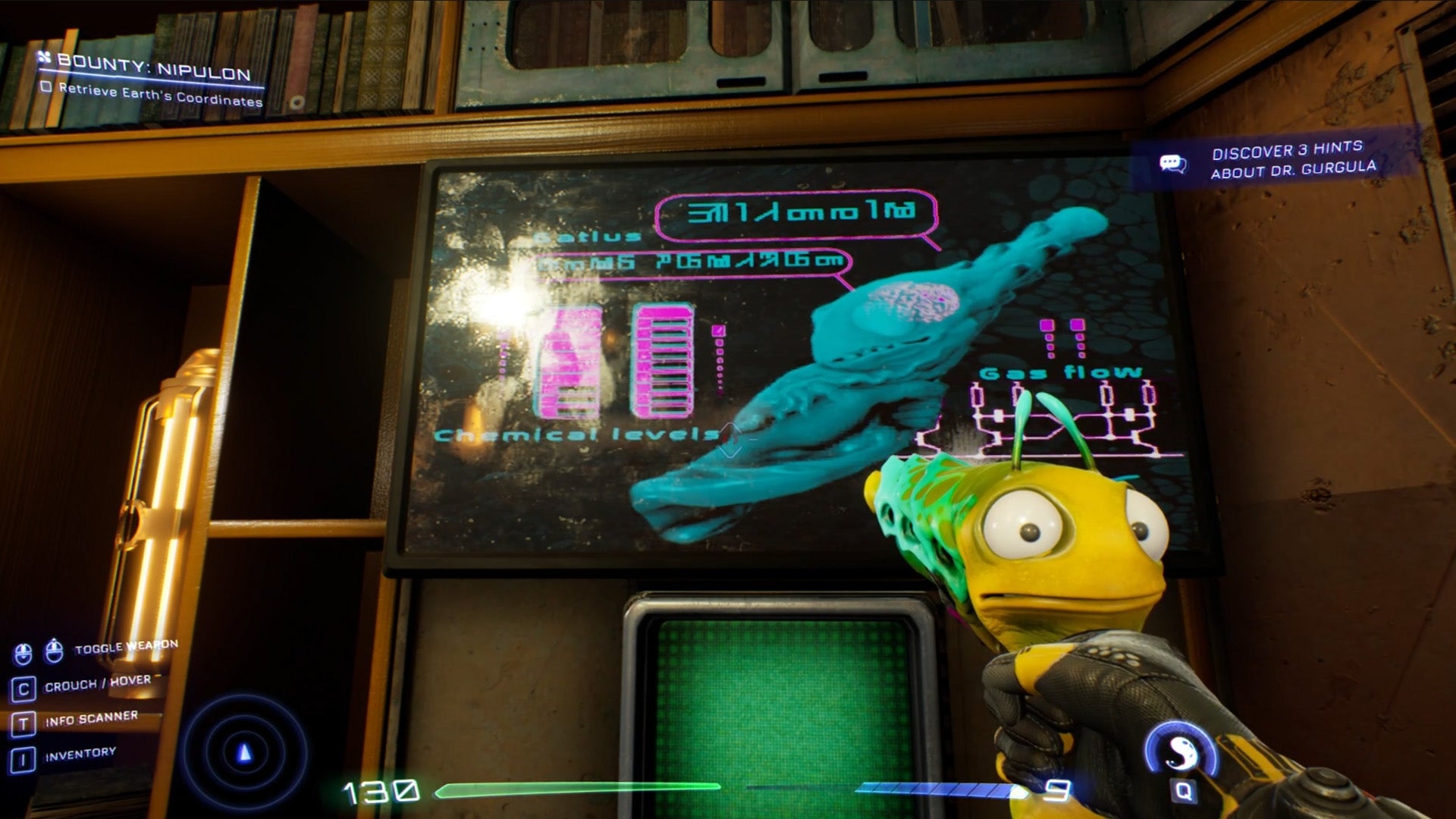Toggle the small checkbox beside the pink bar chart

coord(717,331)
